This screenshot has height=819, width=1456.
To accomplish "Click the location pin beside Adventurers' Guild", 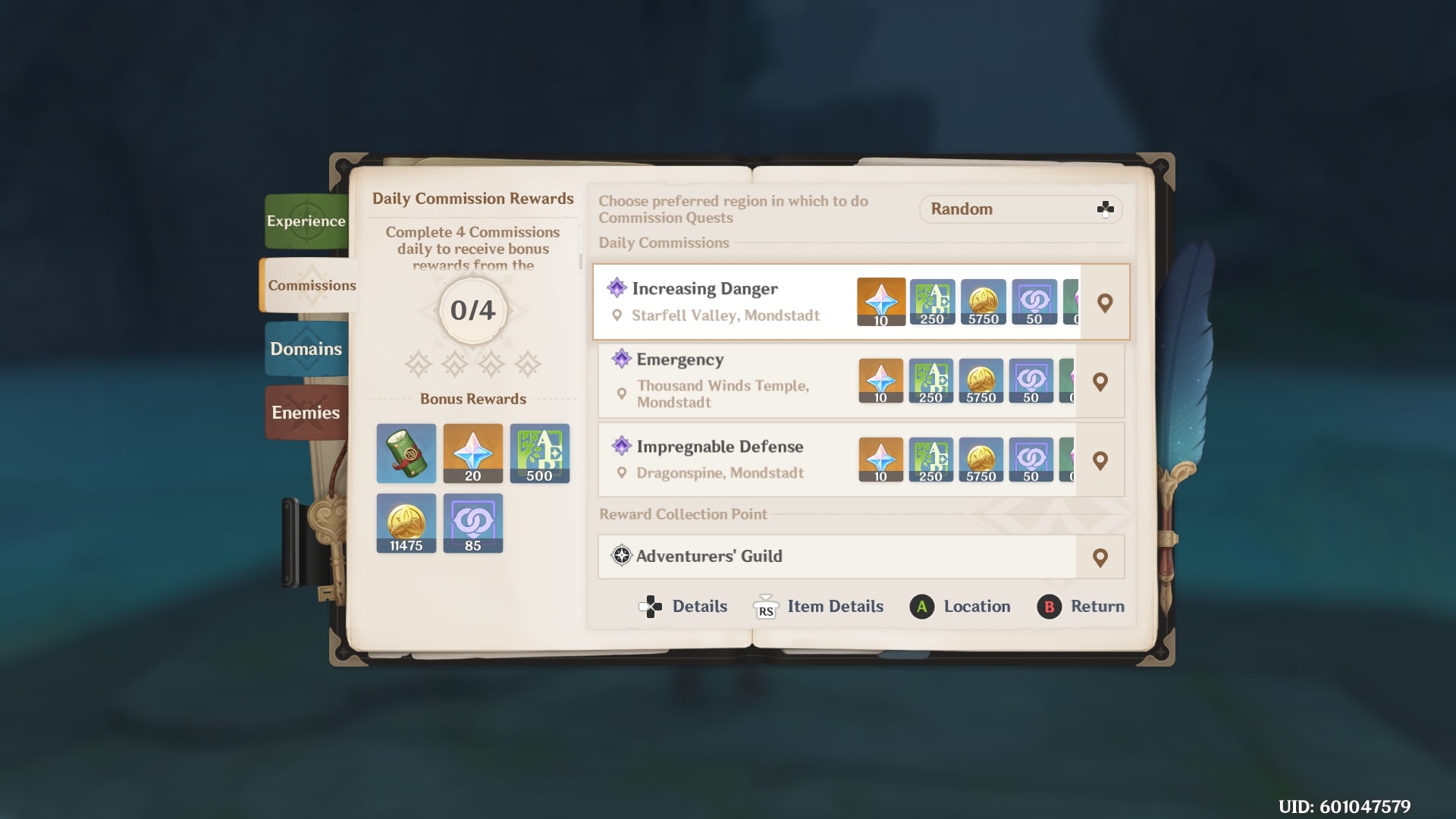I will [x=1101, y=557].
